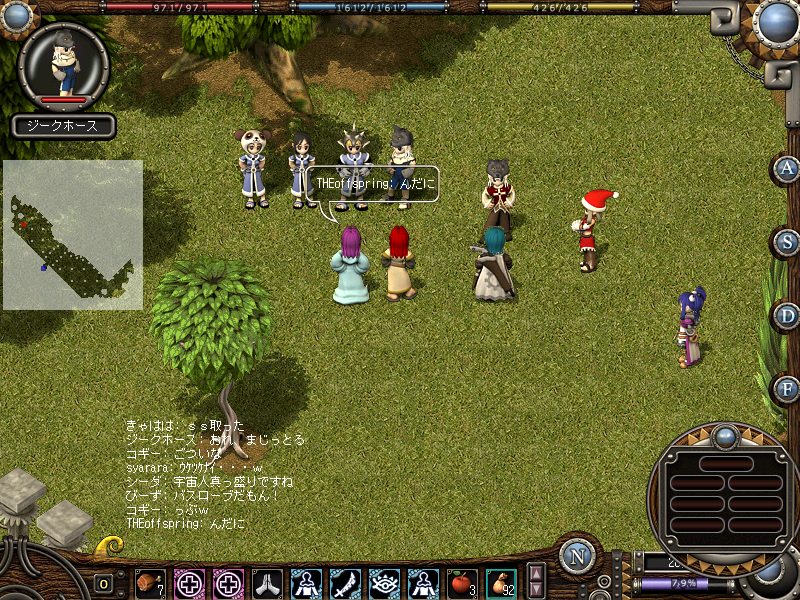Use the meat item in the hotbar
The image size is (800, 600).
[150, 582]
